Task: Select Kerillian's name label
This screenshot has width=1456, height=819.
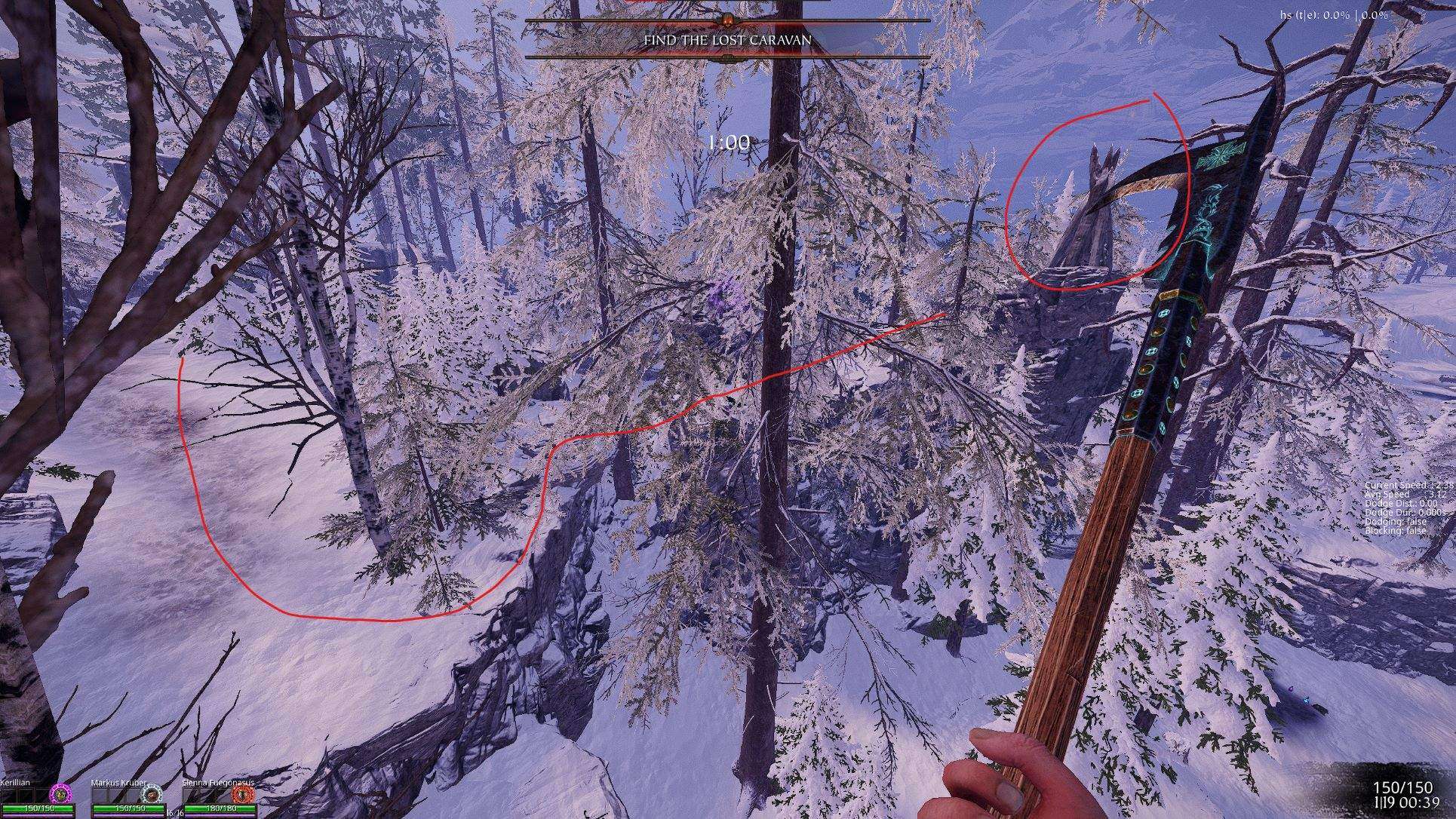Action: (17, 782)
